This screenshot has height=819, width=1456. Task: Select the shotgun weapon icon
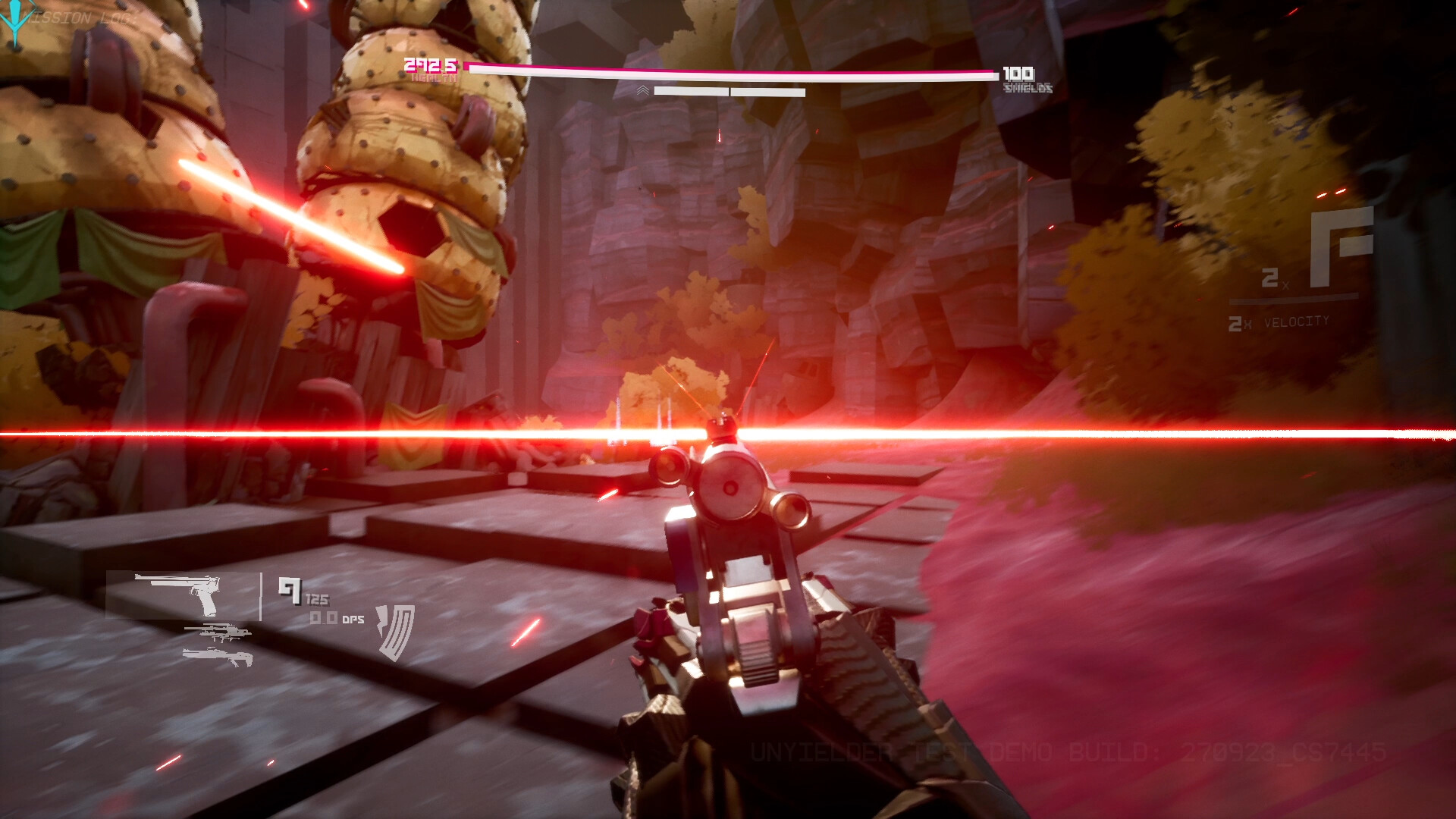[216, 654]
